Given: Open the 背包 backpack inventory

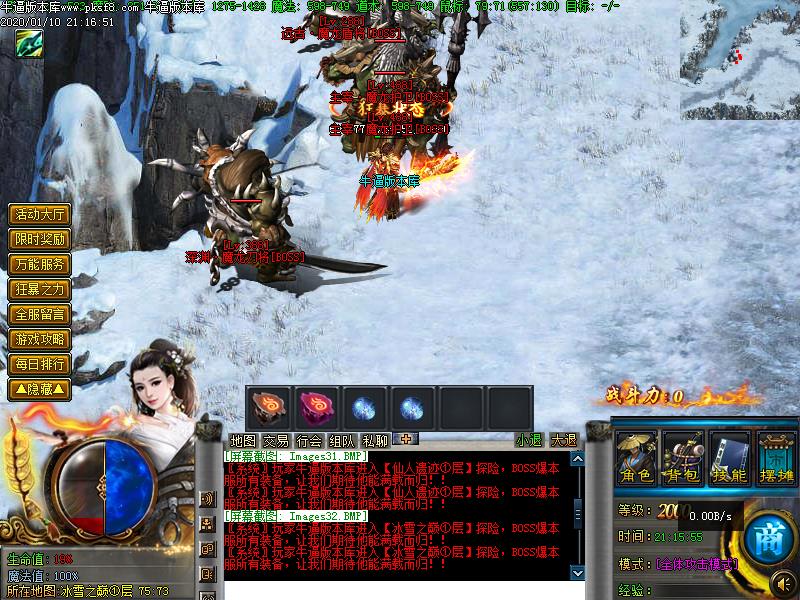Looking at the screenshot, I should pos(682,459).
